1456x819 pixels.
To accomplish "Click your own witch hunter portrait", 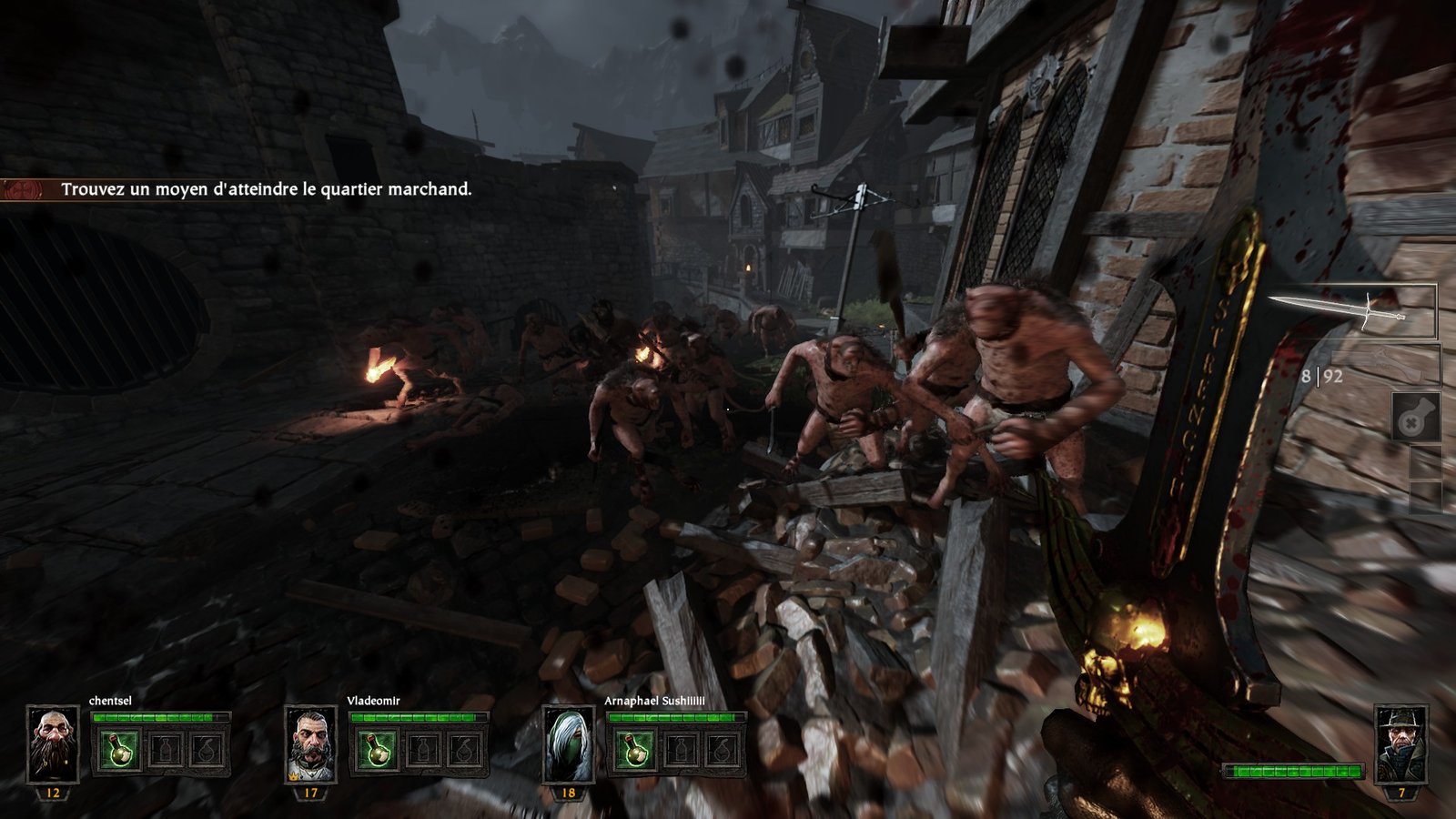I will click(x=1400, y=743).
